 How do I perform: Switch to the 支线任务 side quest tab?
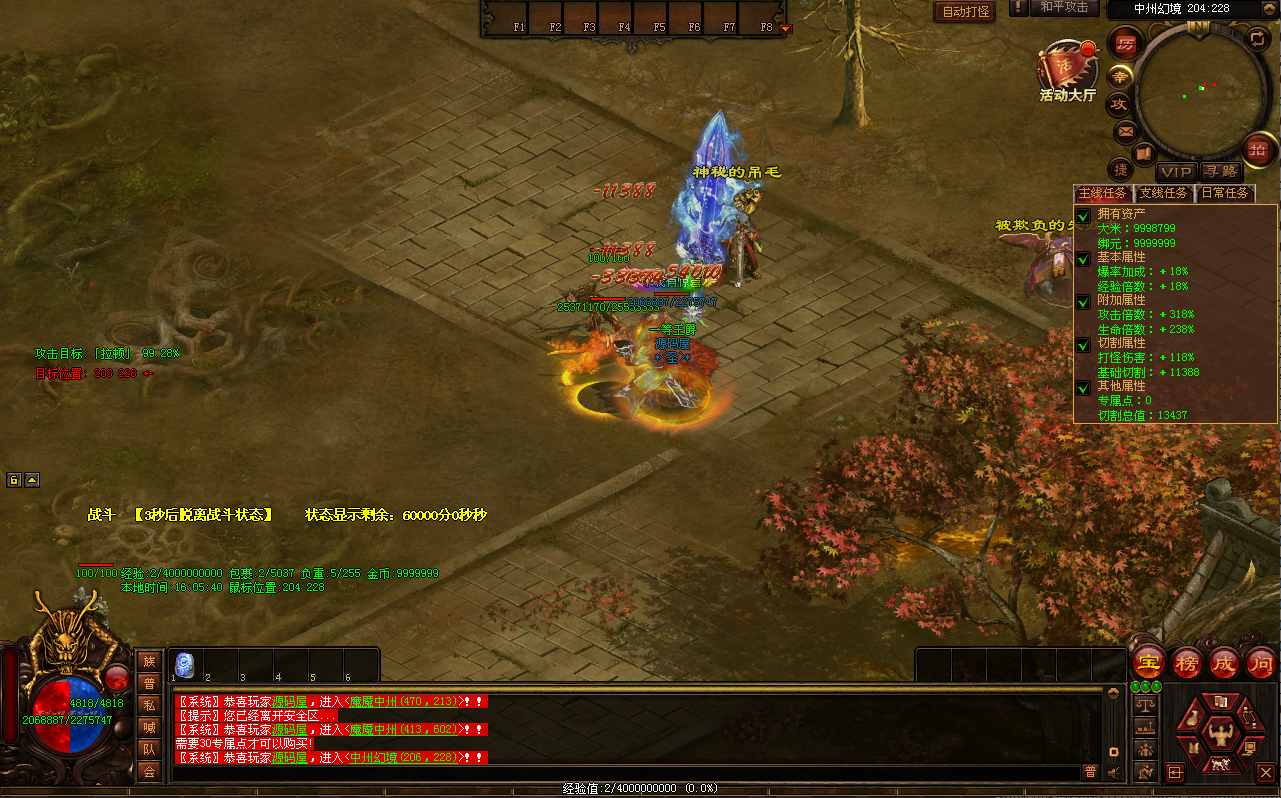coord(1165,193)
